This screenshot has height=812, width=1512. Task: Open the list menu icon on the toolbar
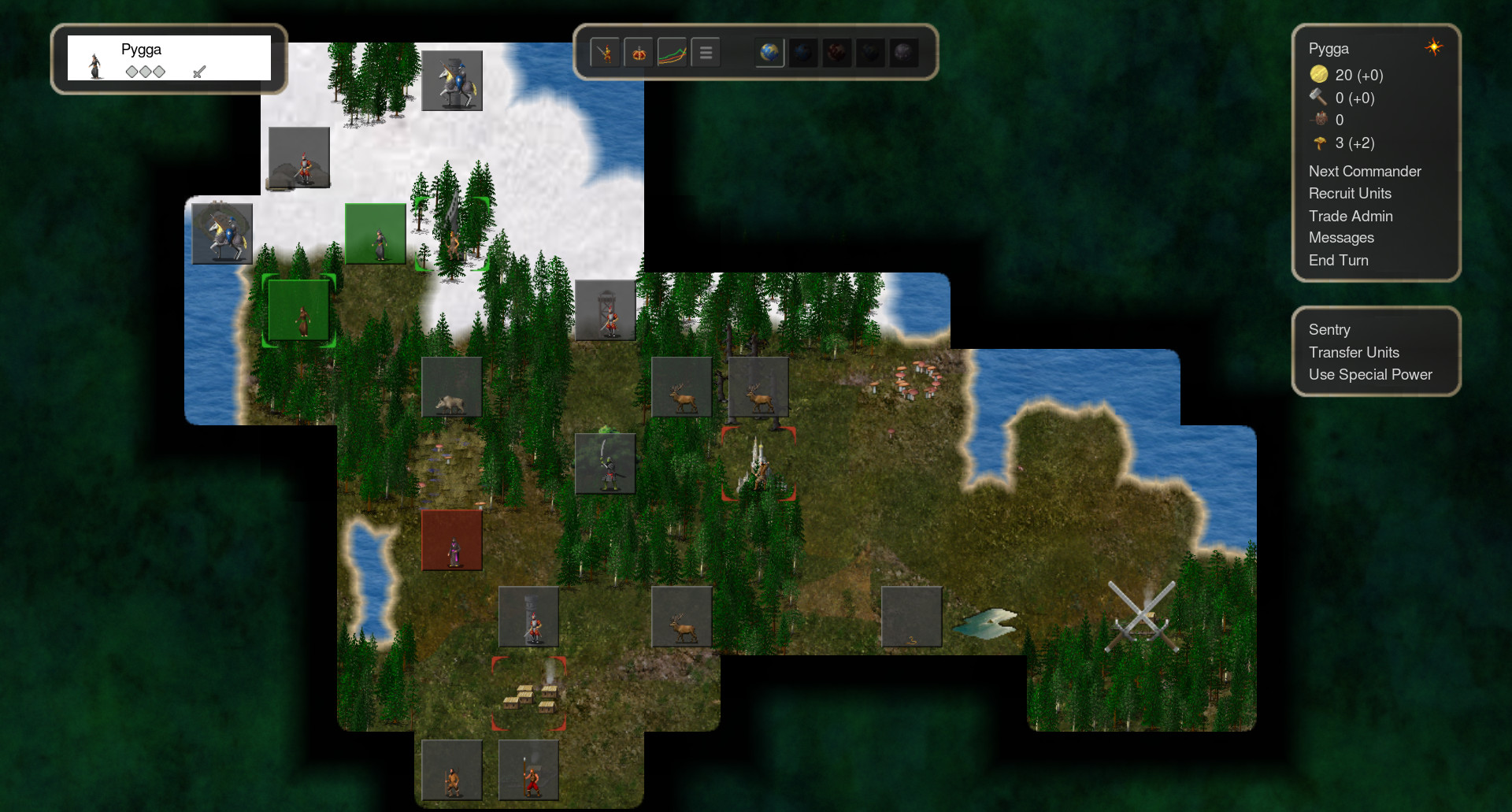(x=706, y=52)
